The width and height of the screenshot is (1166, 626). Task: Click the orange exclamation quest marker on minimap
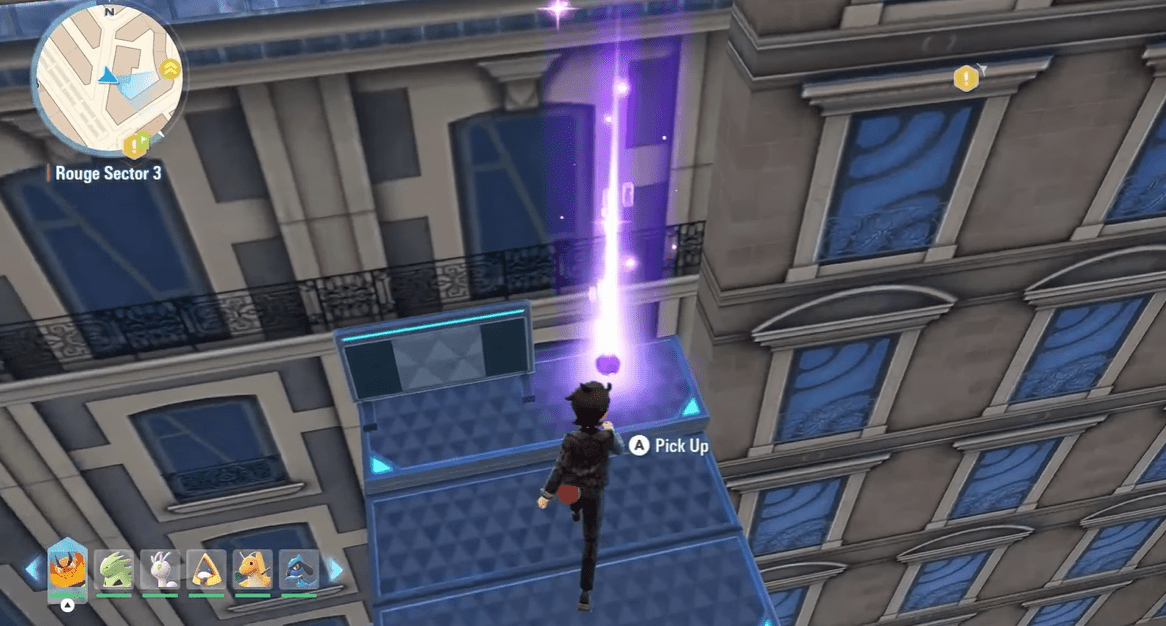pyautogui.click(x=133, y=148)
